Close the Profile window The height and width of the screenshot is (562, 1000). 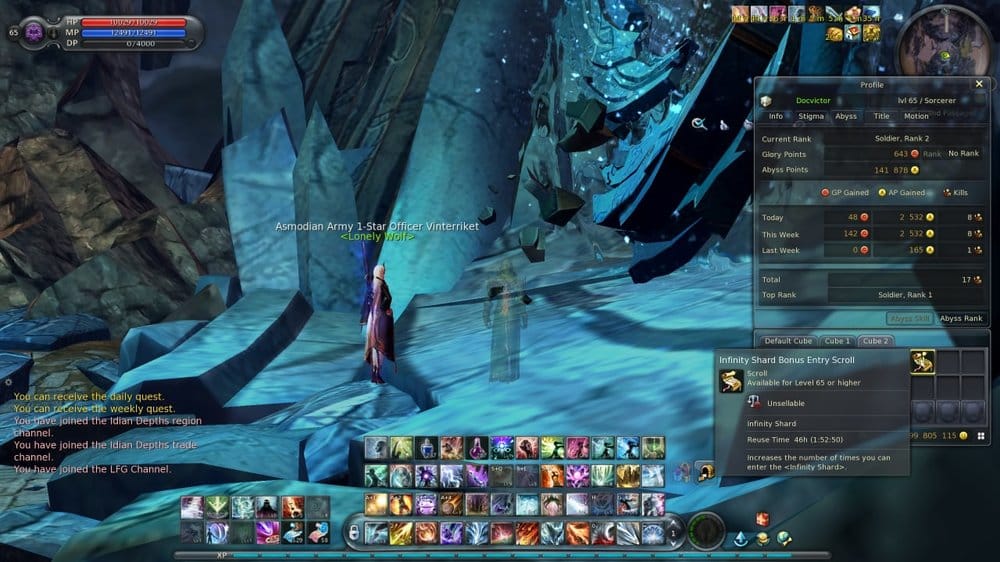click(979, 85)
